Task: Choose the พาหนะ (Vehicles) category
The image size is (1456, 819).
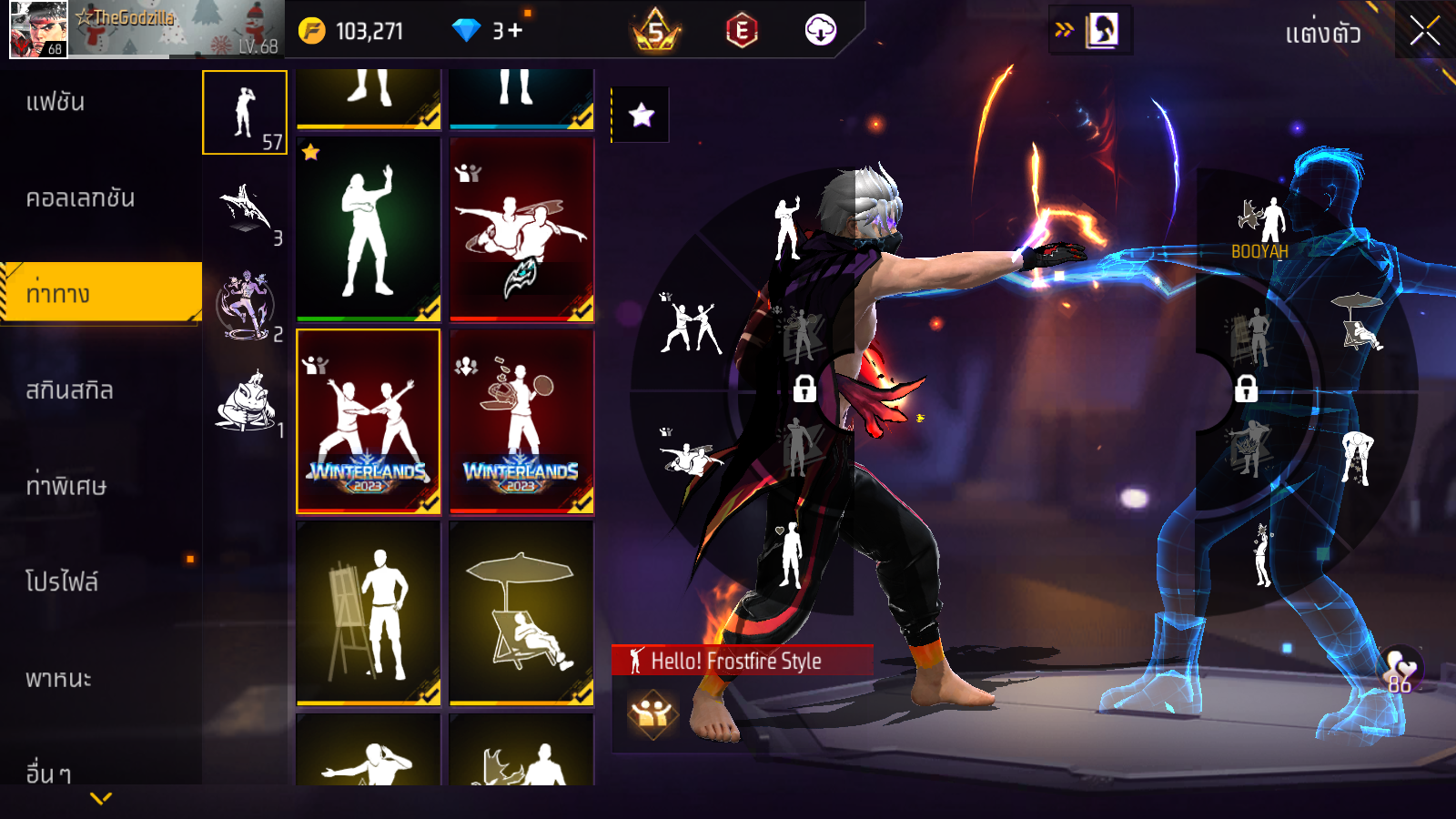Action: [58, 678]
